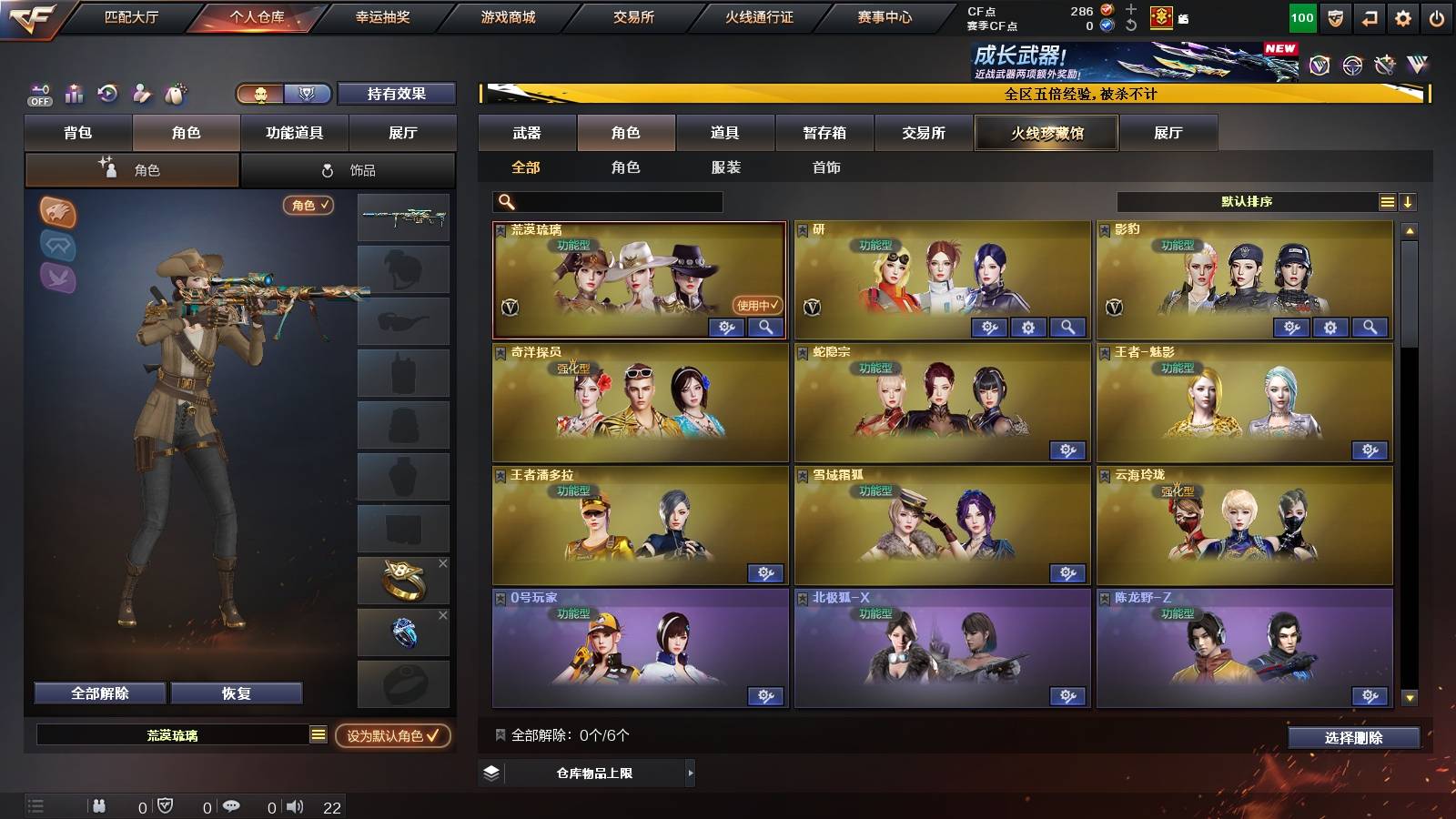Viewport: 1456px width, 819px height.
Task: Click the return arrow icon near settings gear
Action: [1369, 17]
